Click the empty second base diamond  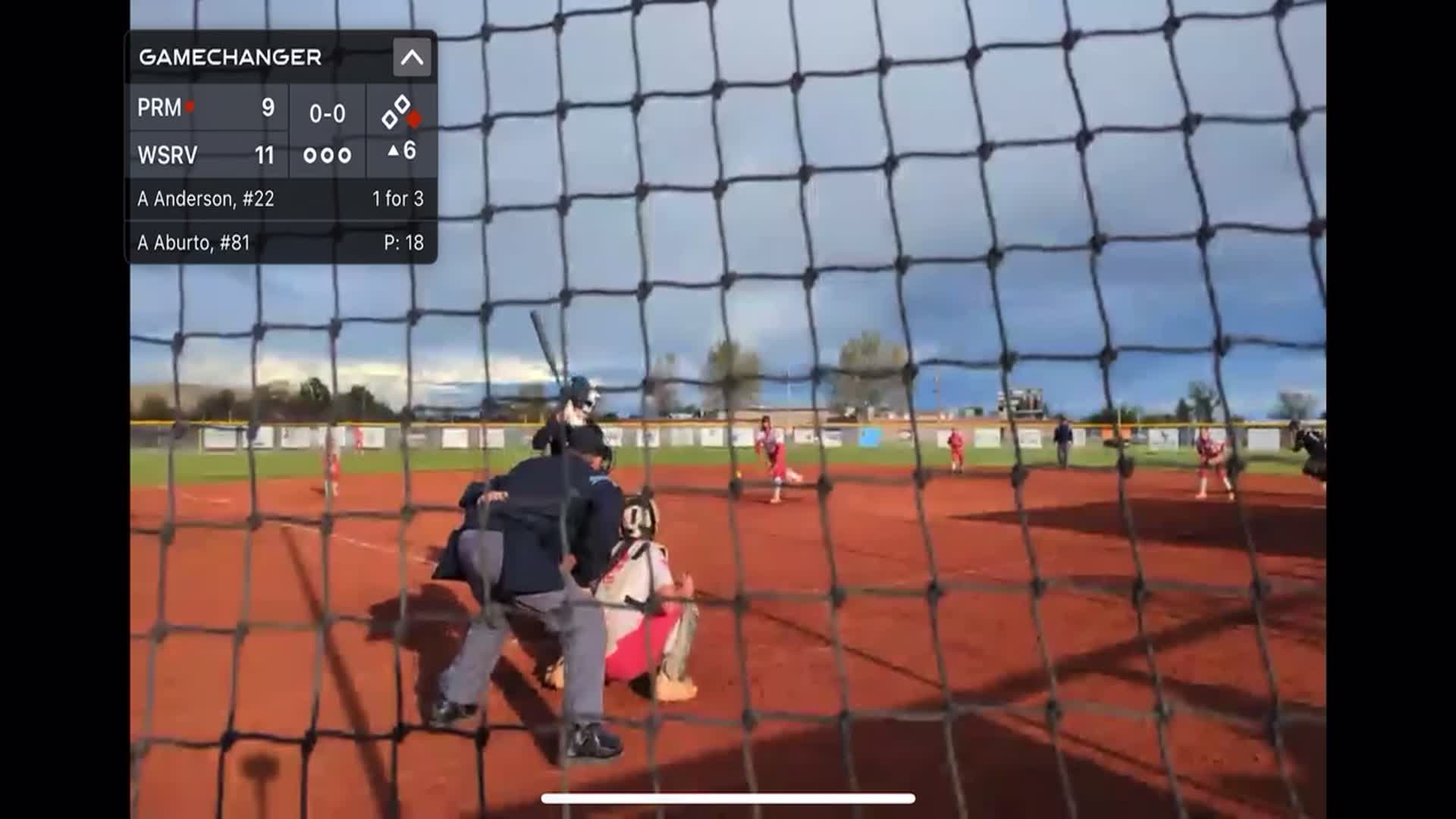(404, 103)
